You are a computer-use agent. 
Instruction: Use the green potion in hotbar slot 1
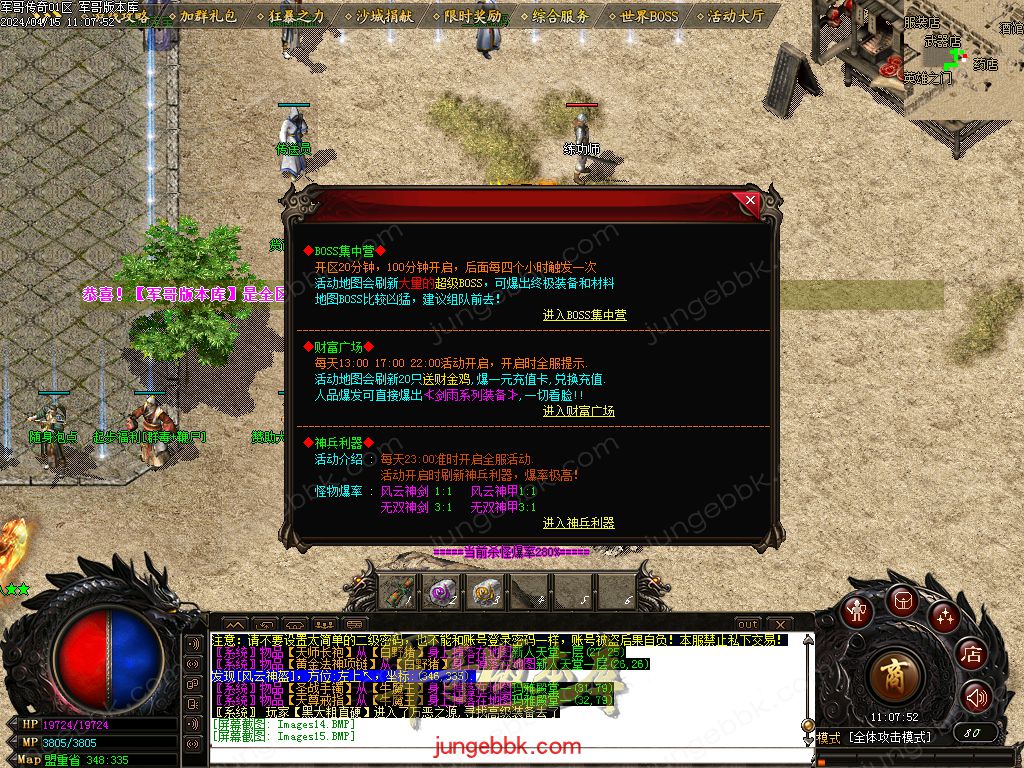coord(399,593)
